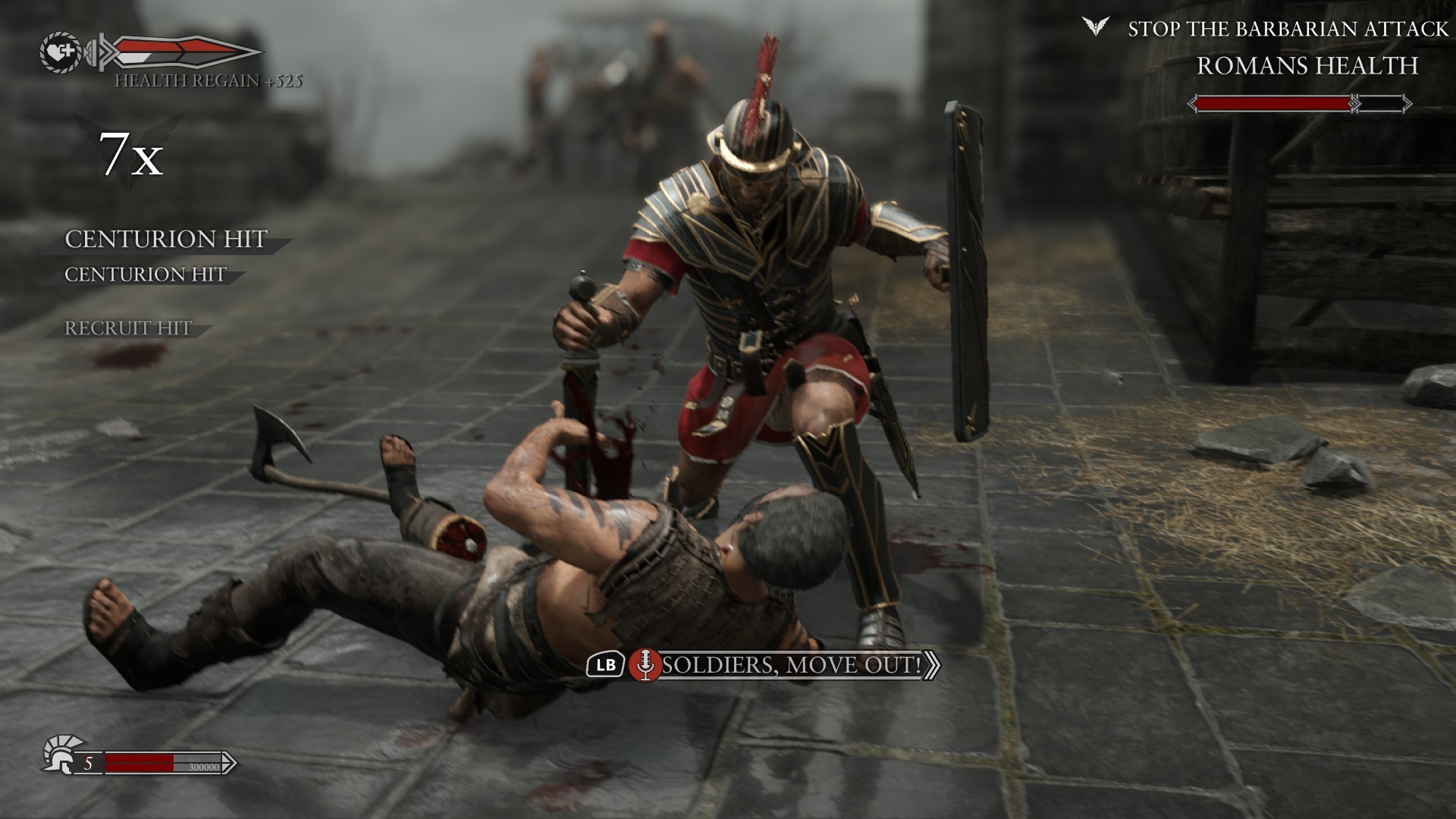Toggle the first CENTURION HIT indicator
This screenshot has height=819, width=1456.
tap(165, 239)
